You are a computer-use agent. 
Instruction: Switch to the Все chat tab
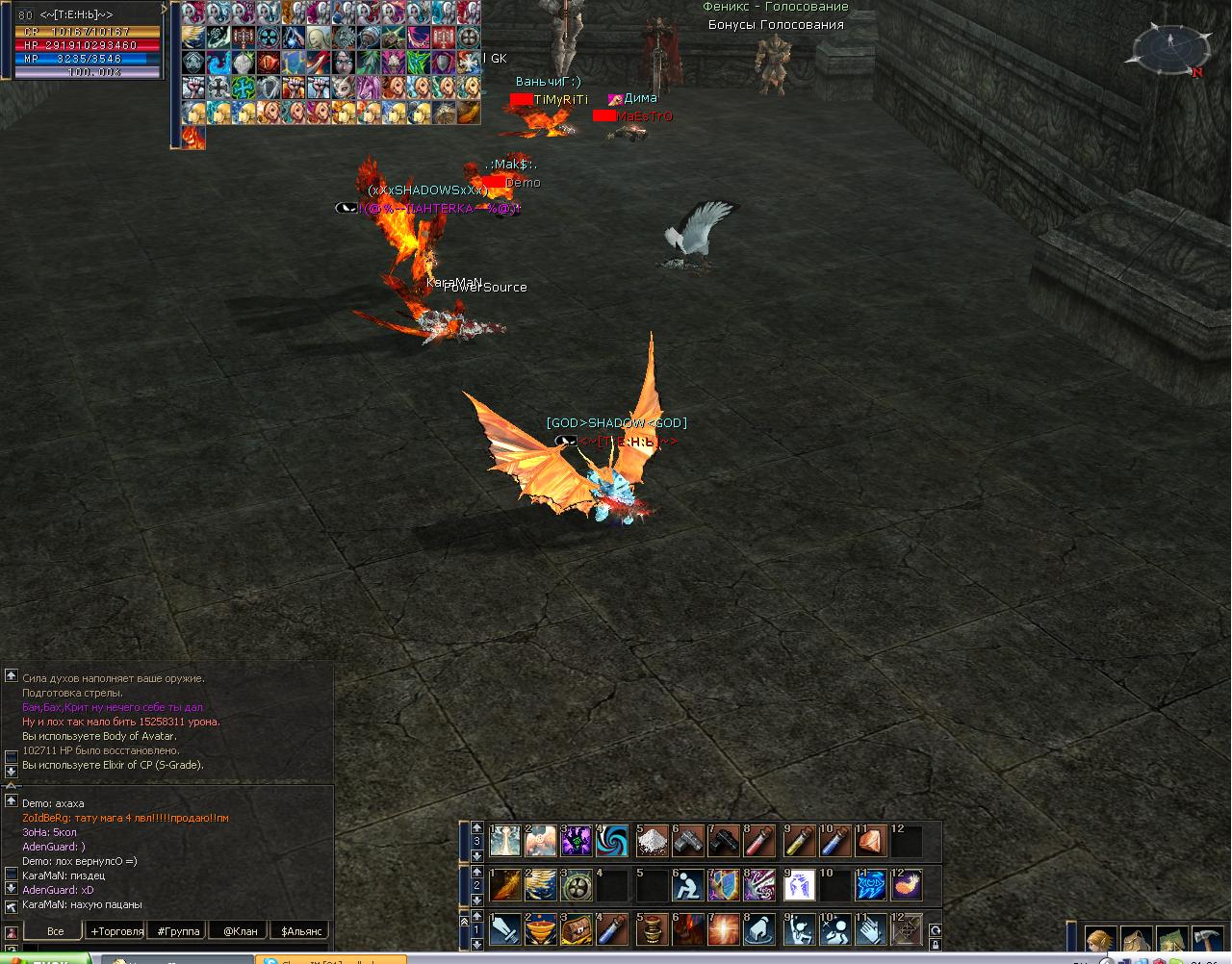click(x=55, y=931)
